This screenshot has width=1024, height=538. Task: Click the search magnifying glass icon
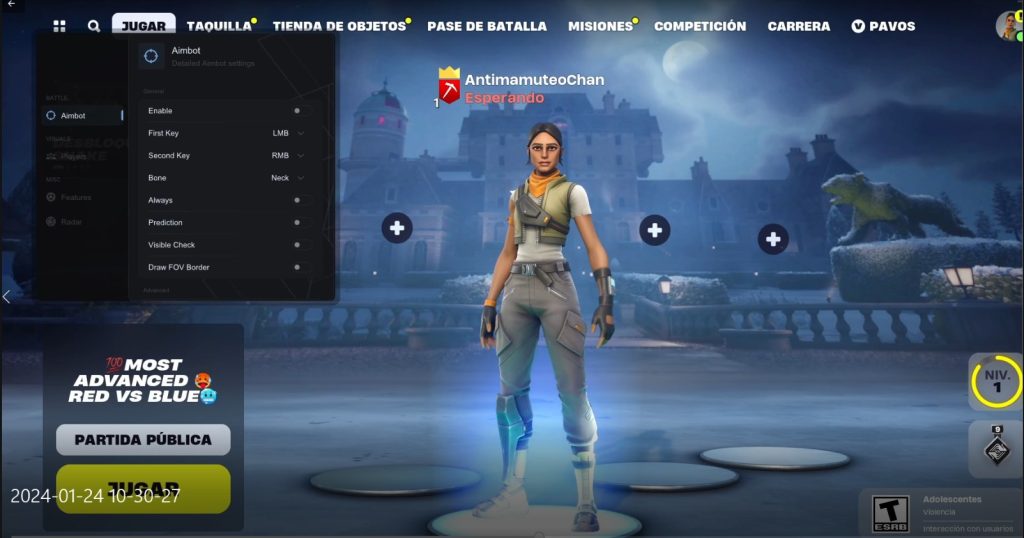(x=94, y=26)
